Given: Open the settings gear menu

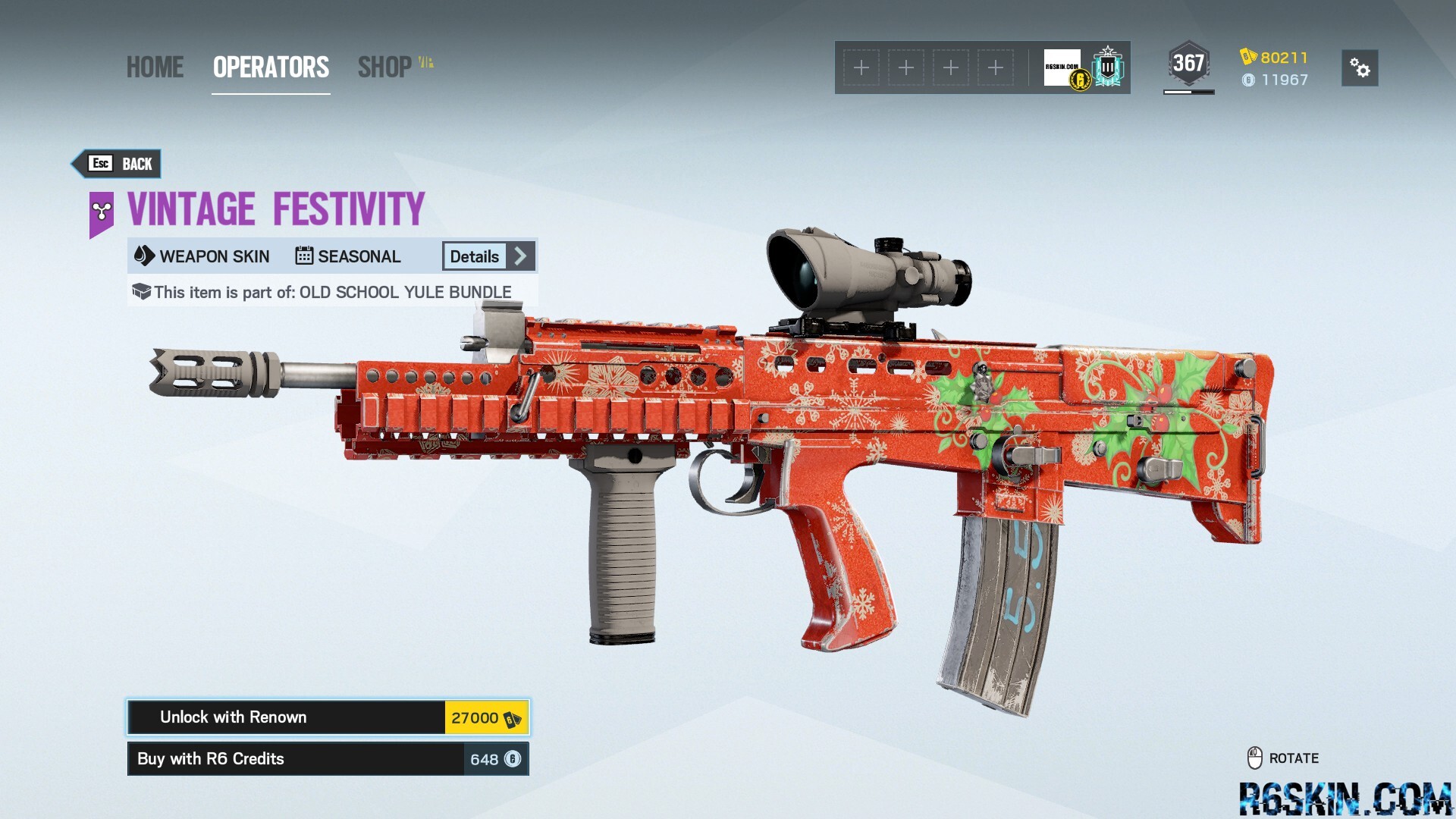Looking at the screenshot, I should [1359, 68].
